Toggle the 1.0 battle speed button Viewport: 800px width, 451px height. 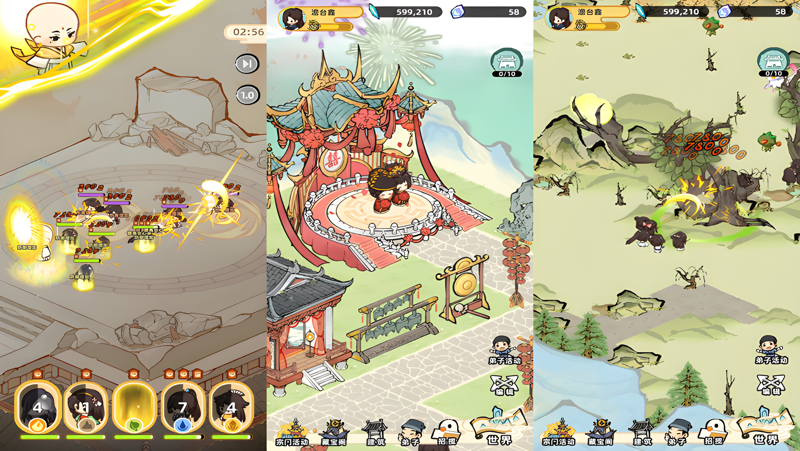pyautogui.click(x=246, y=95)
